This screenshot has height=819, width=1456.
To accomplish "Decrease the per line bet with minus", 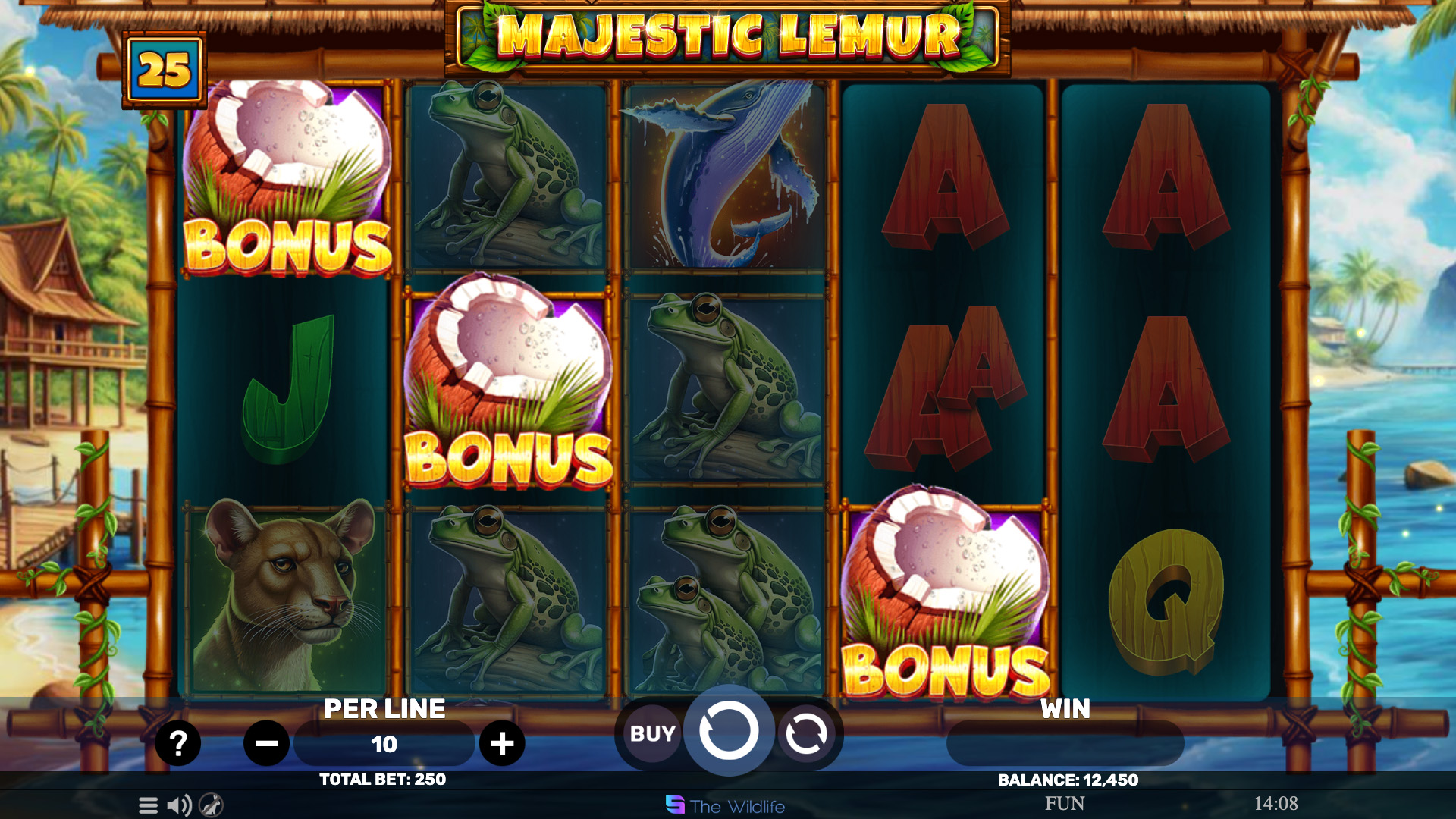I will [266, 744].
